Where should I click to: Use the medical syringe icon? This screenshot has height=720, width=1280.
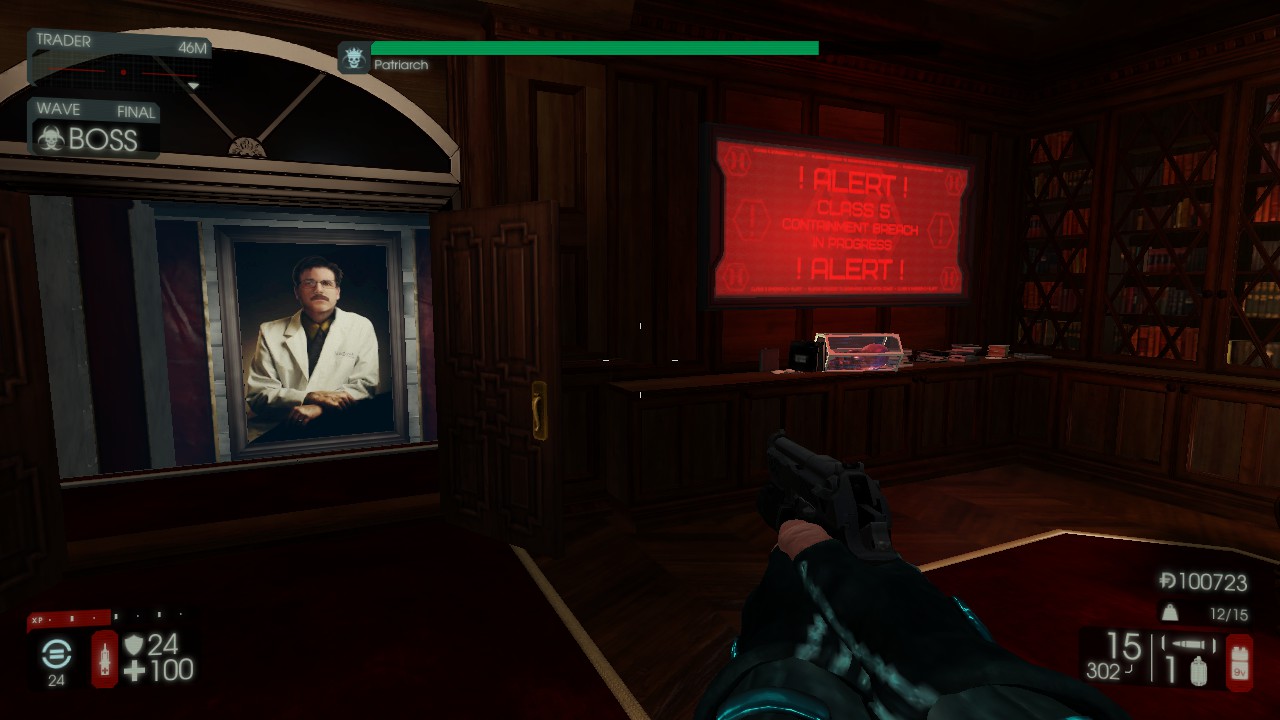point(105,658)
